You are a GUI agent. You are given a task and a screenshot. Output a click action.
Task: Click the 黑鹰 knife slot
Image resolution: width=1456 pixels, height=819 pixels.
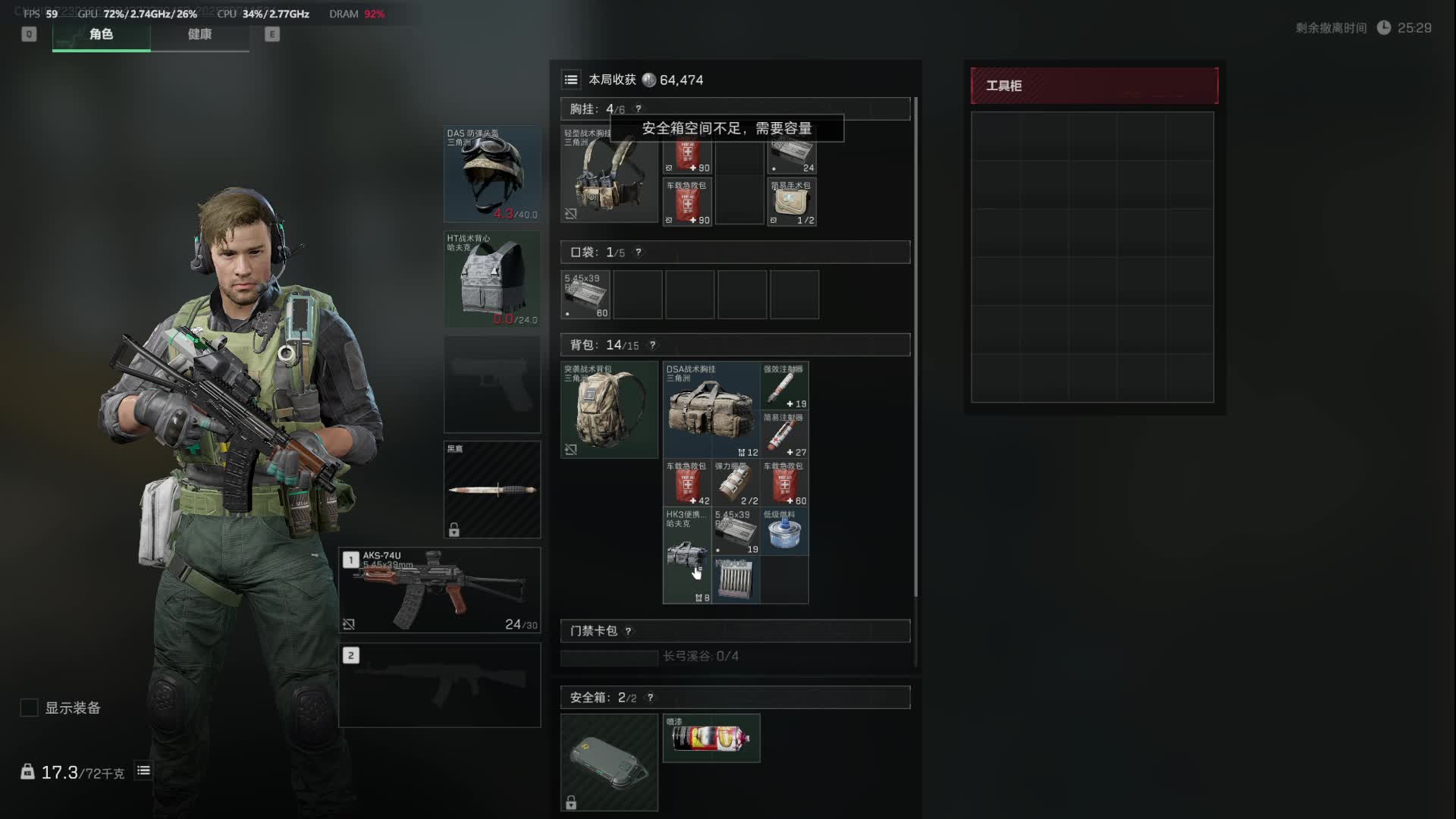pos(492,489)
